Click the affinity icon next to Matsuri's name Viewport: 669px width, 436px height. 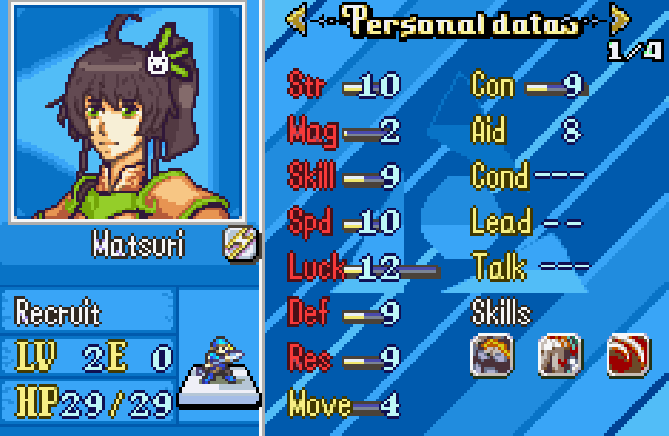point(240,243)
